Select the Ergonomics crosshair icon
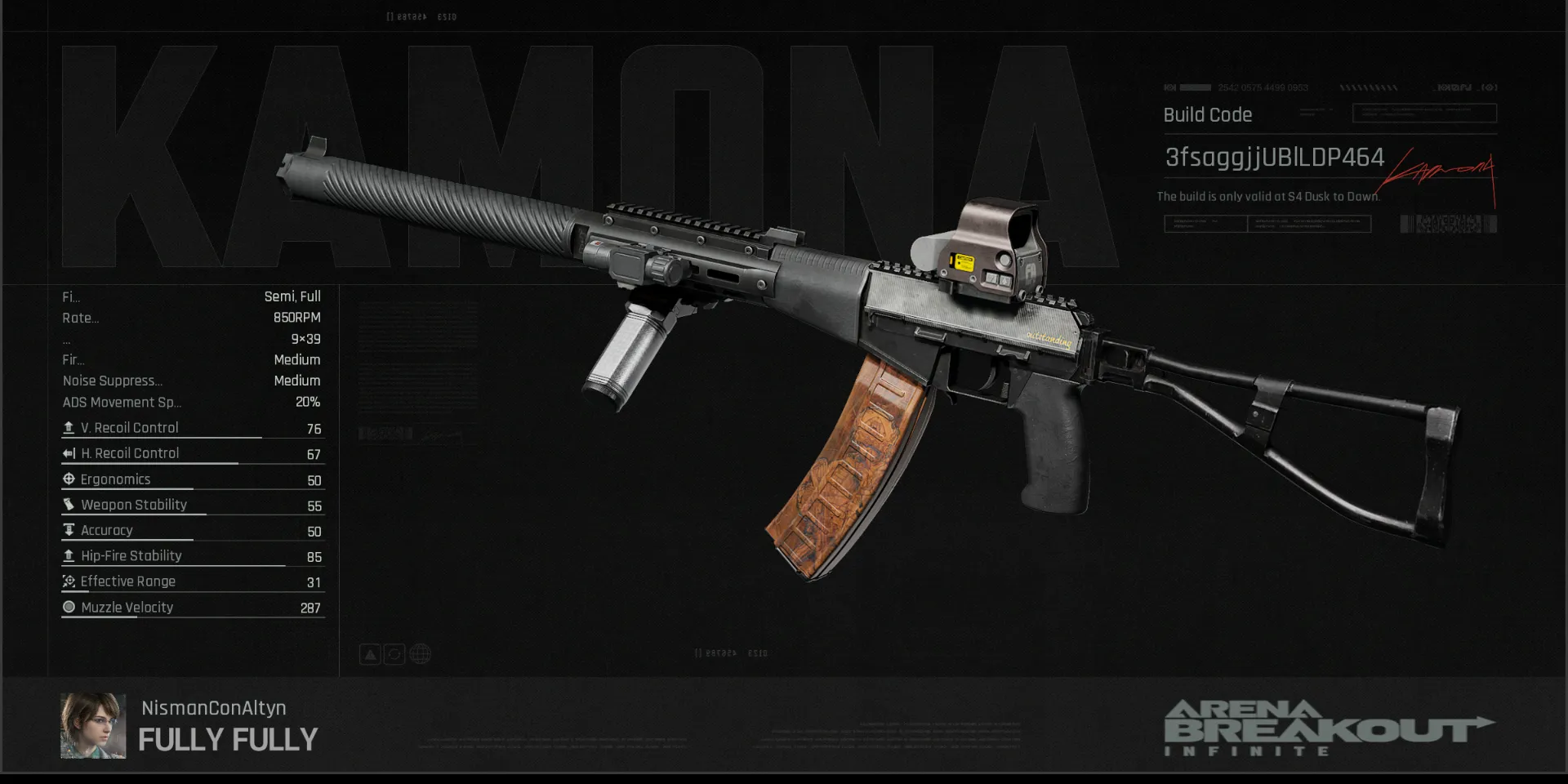The image size is (1568, 784). [x=69, y=479]
